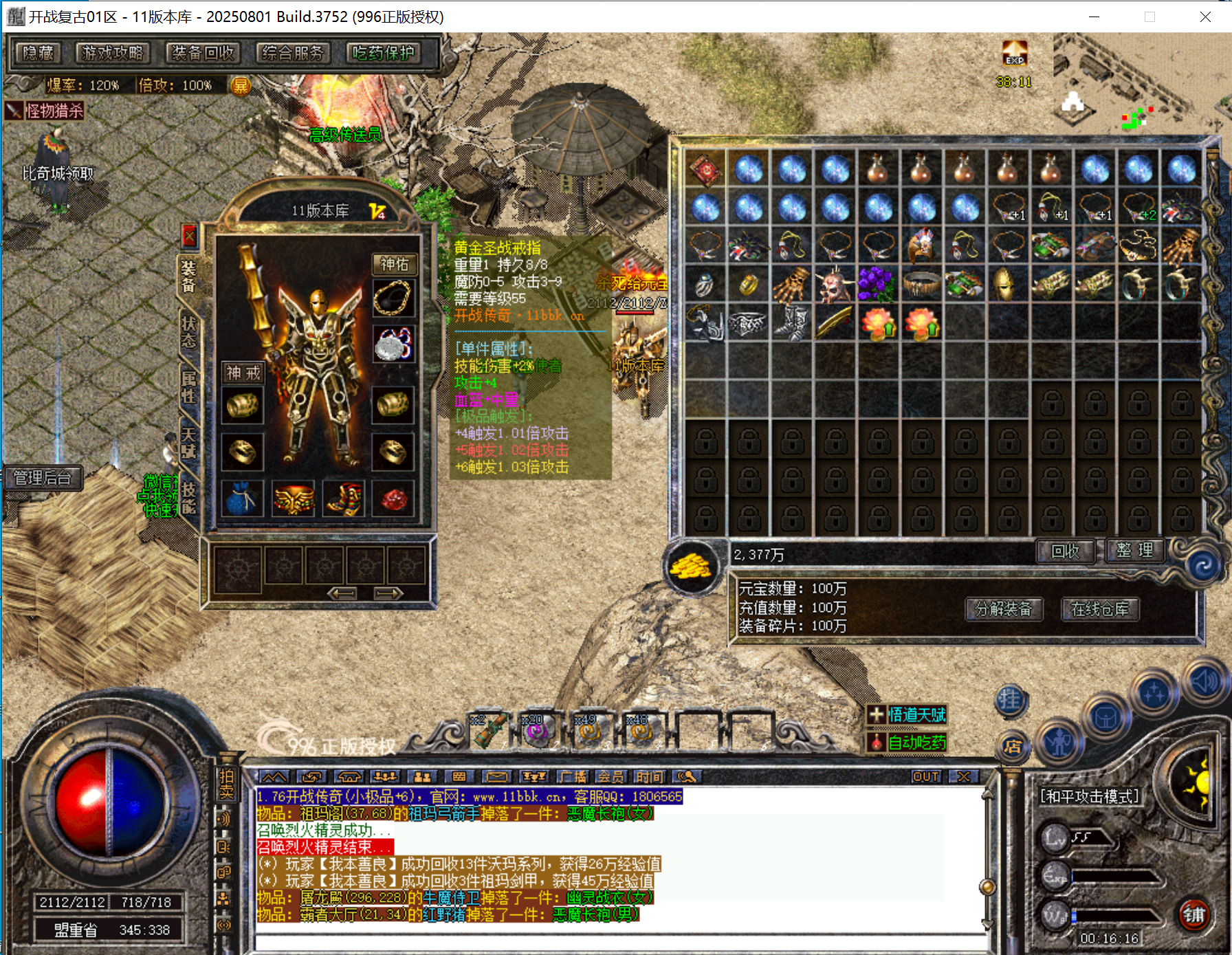1232x955 pixels.
Task: Open 悟道天赋 talent panel
Action: [907, 715]
